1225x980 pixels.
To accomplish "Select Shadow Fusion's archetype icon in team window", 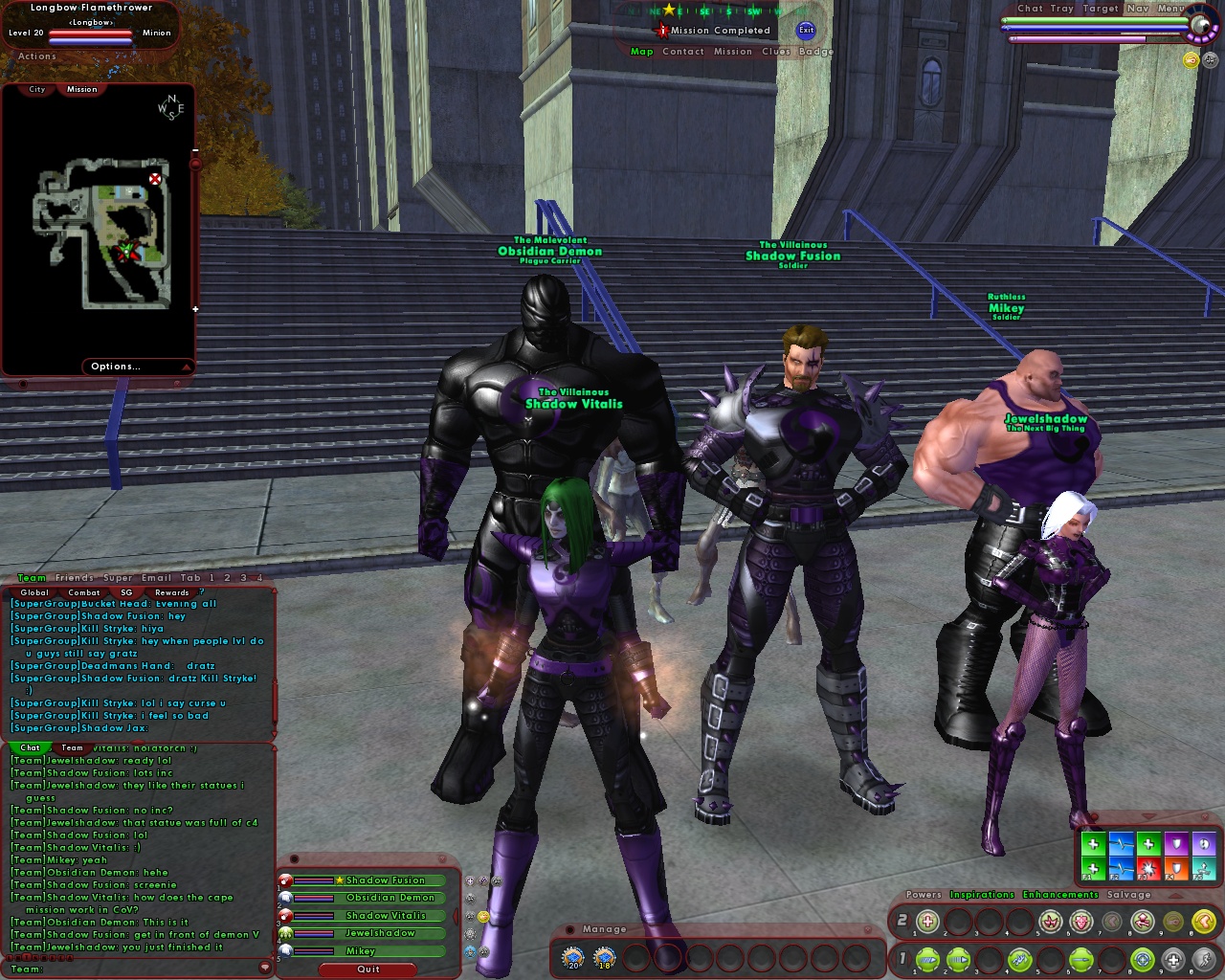I will point(284,880).
